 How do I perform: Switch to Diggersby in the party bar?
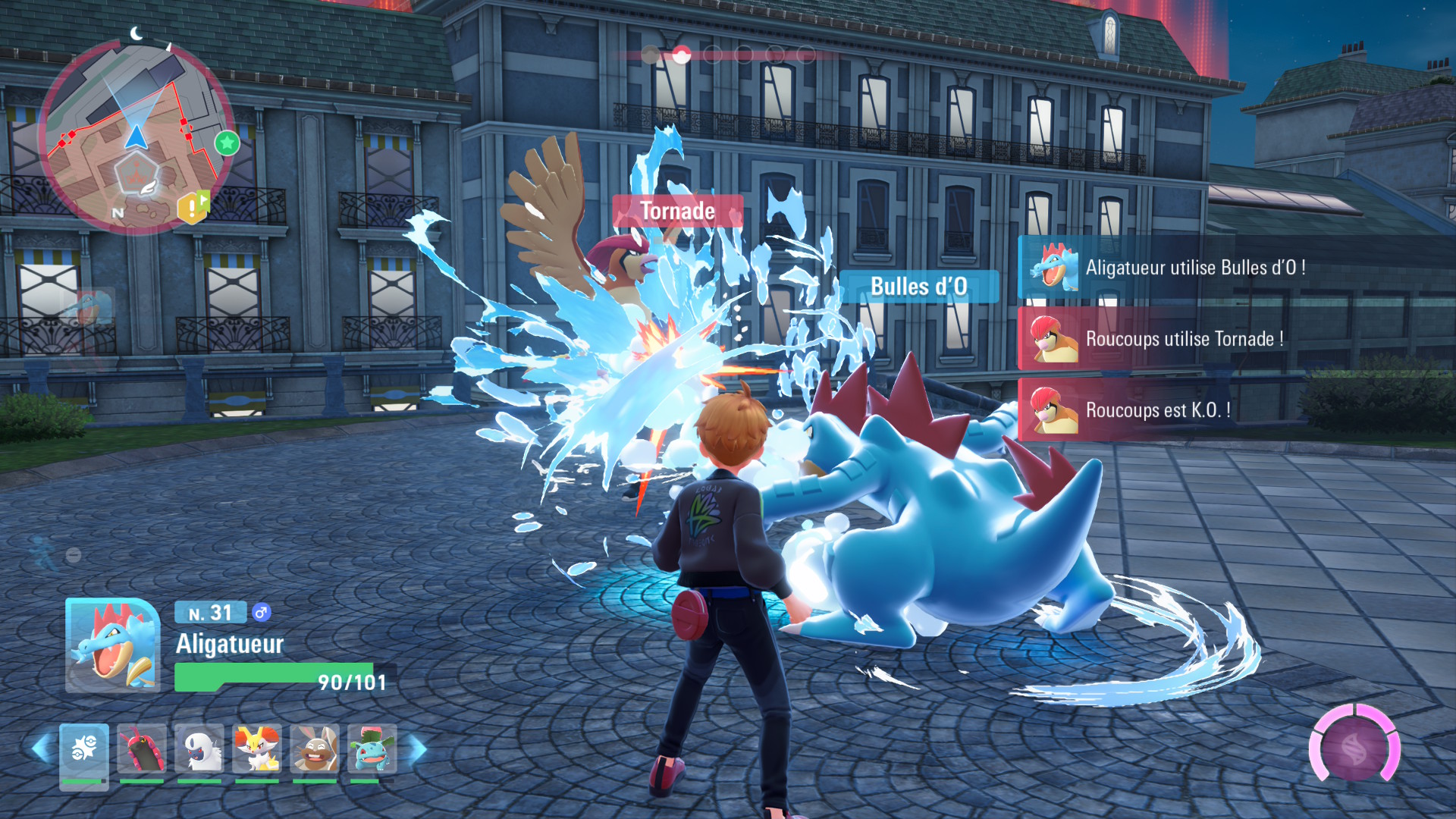(x=315, y=751)
